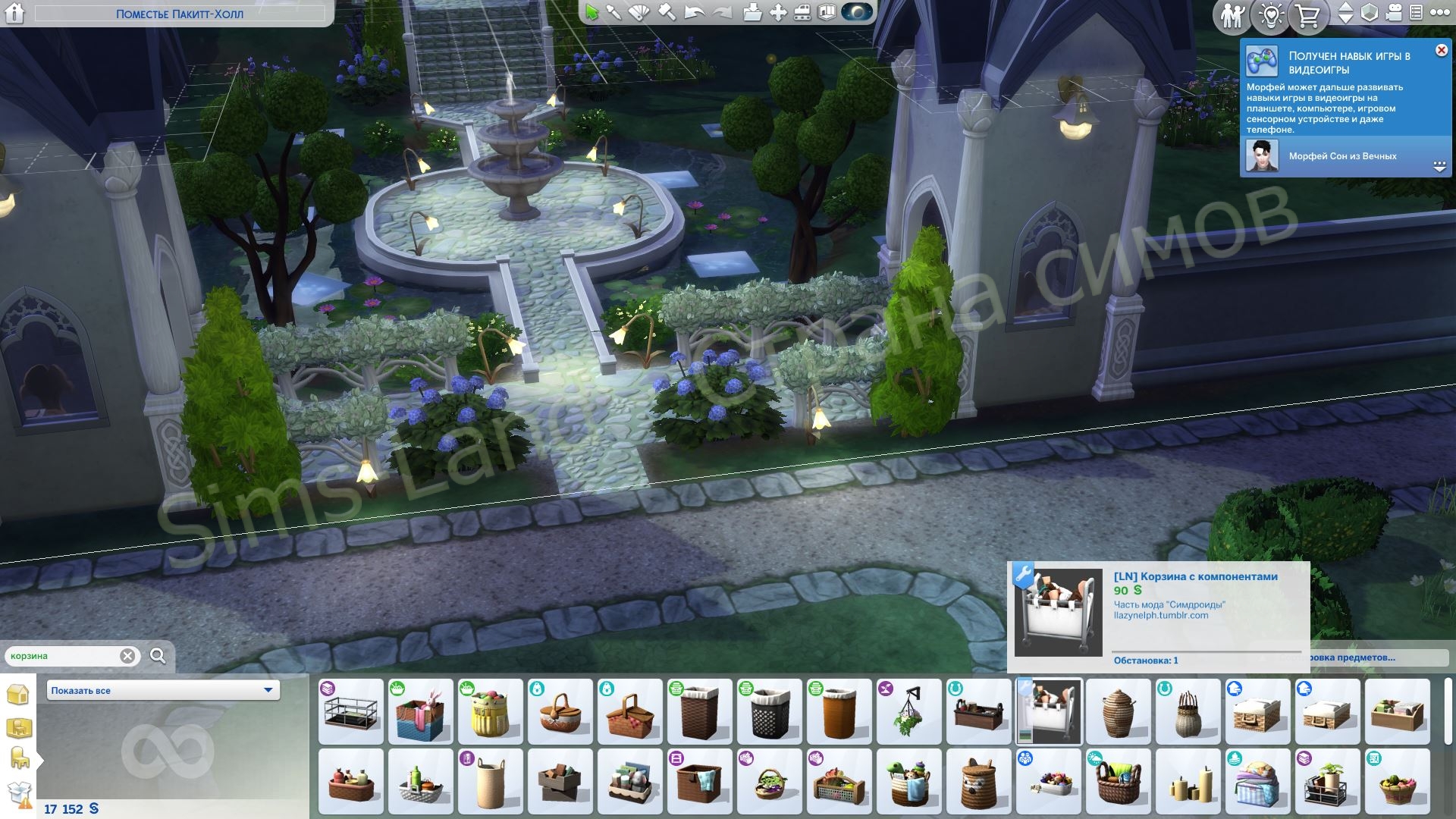Screen dimensions: 1456x819
Task: Open the "Показать все" filter dropdown
Action: click(x=163, y=690)
